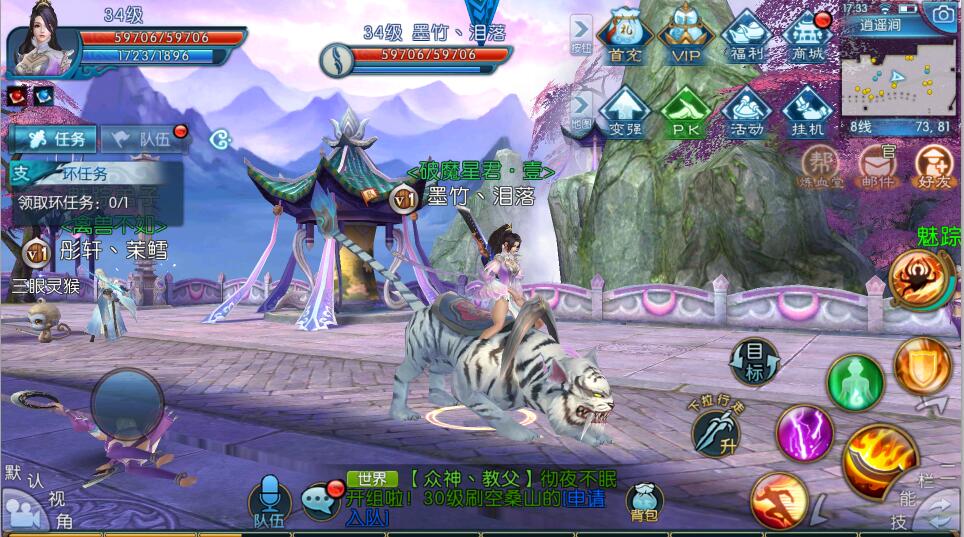This screenshot has width=964, height=537.
Task: Start 挂机 auto-battle
Action: point(808,110)
